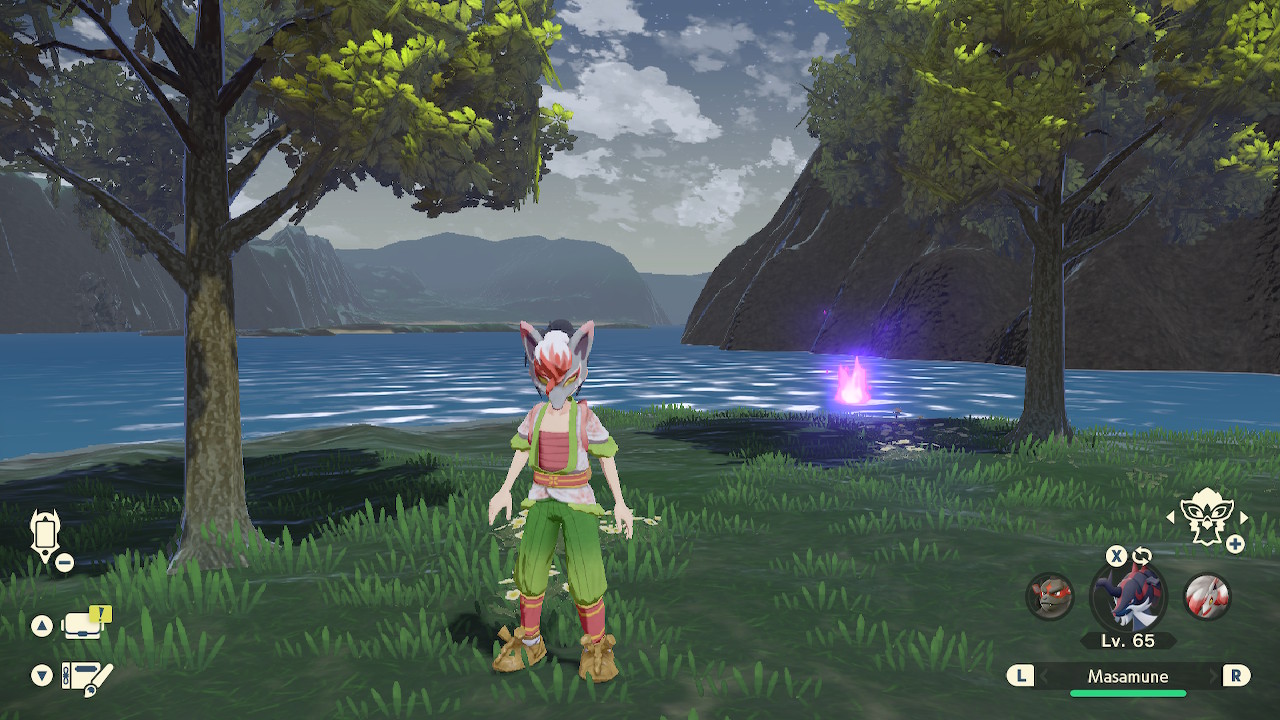Cycle ride Pokémon with the left arrow
The width and height of the screenshot is (1280, 720).
point(1171,518)
